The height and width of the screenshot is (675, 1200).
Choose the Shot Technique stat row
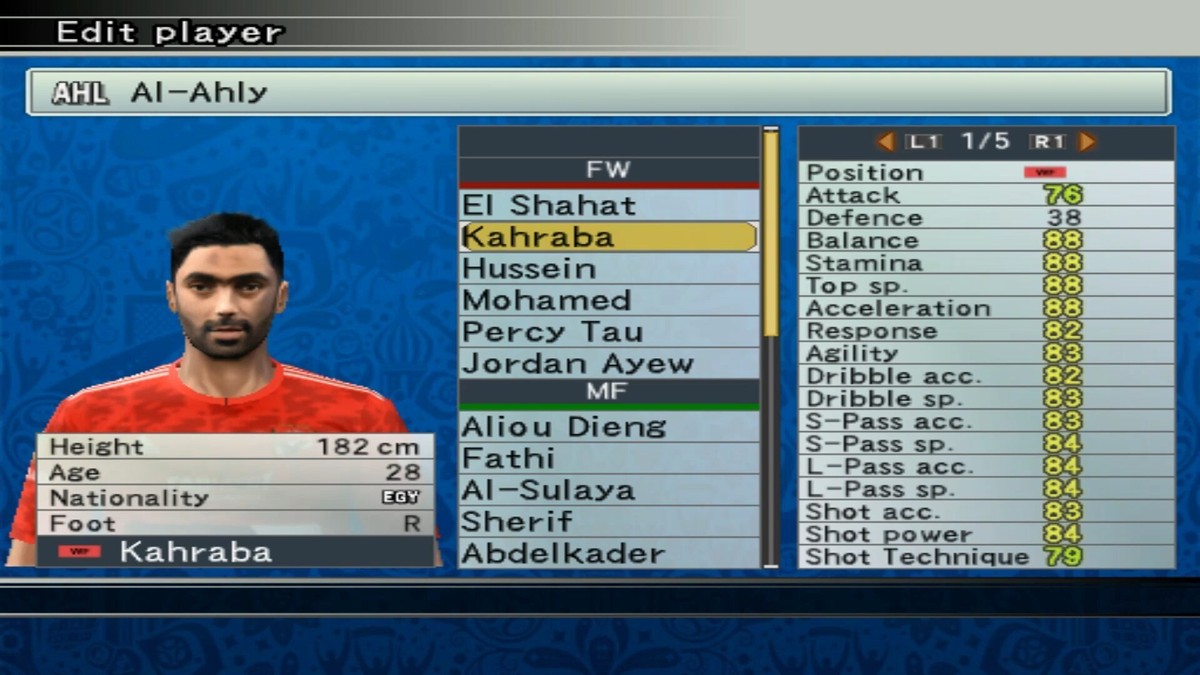tap(986, 557)
